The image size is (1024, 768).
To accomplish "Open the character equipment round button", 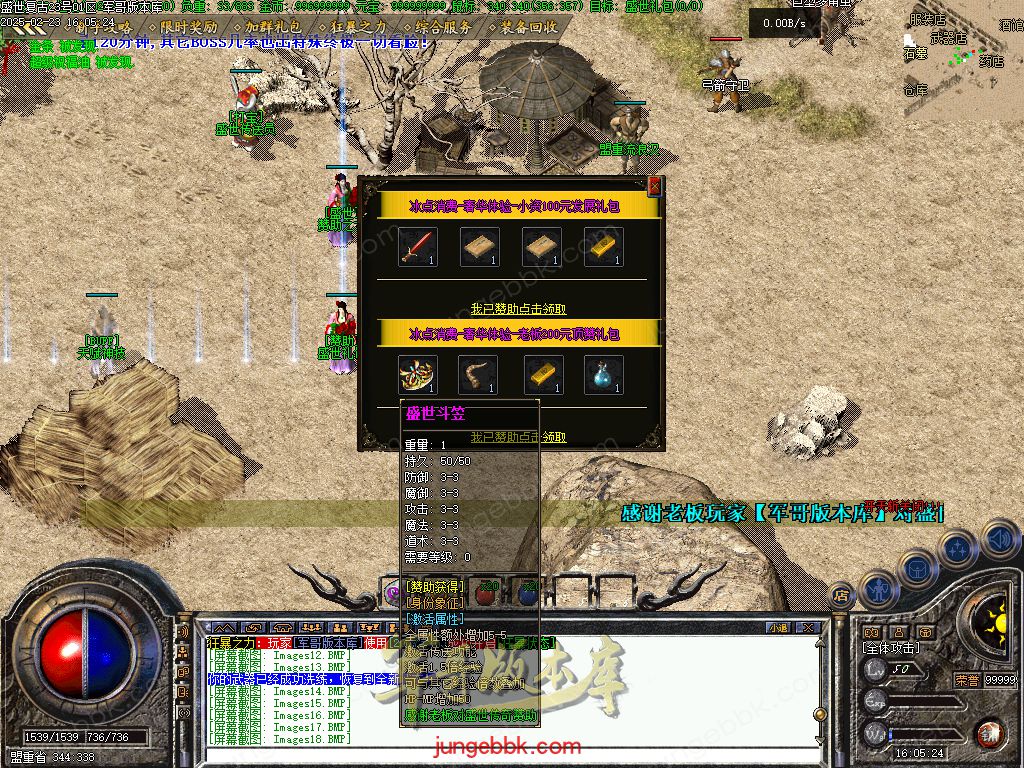I will point(877,590).
